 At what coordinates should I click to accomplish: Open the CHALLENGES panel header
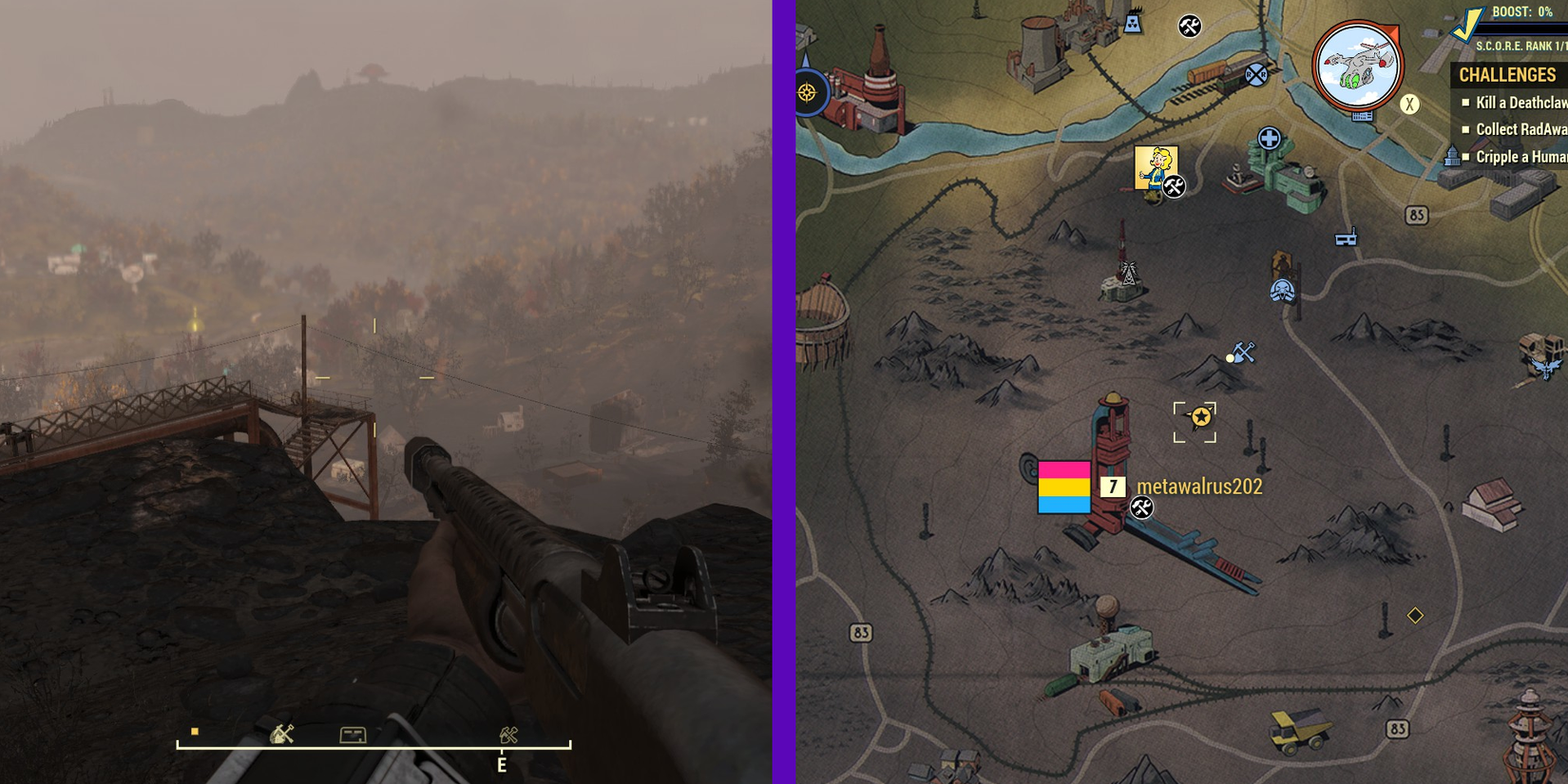(1510, 75)
